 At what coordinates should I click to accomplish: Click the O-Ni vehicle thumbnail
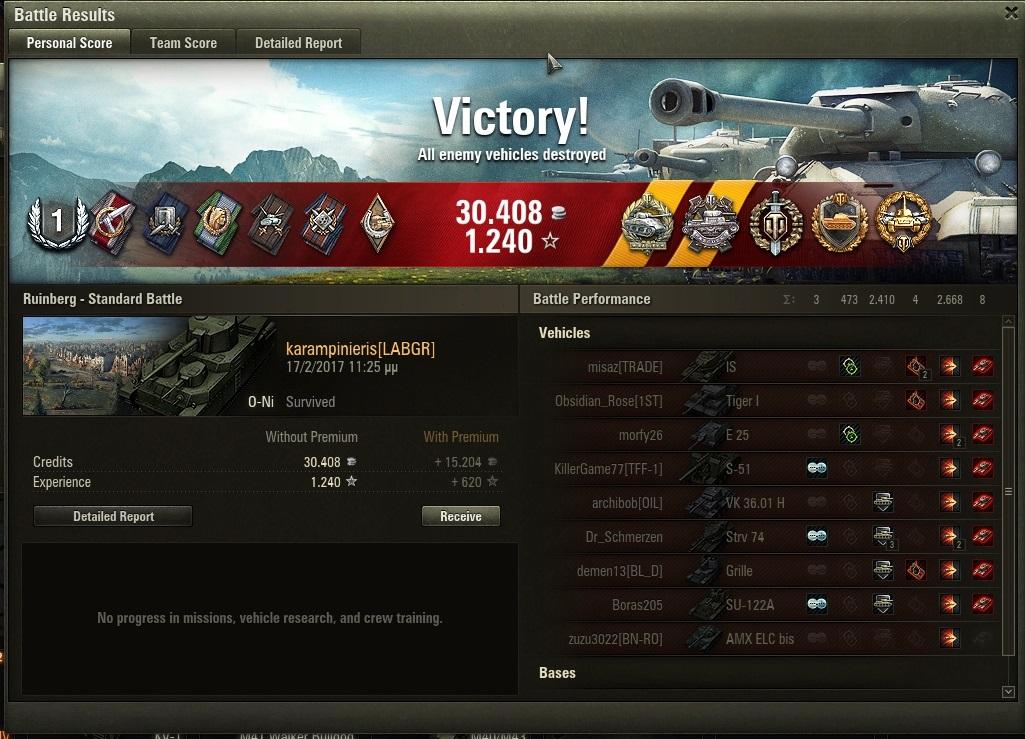pyautogui.click(x=150, y=366)
